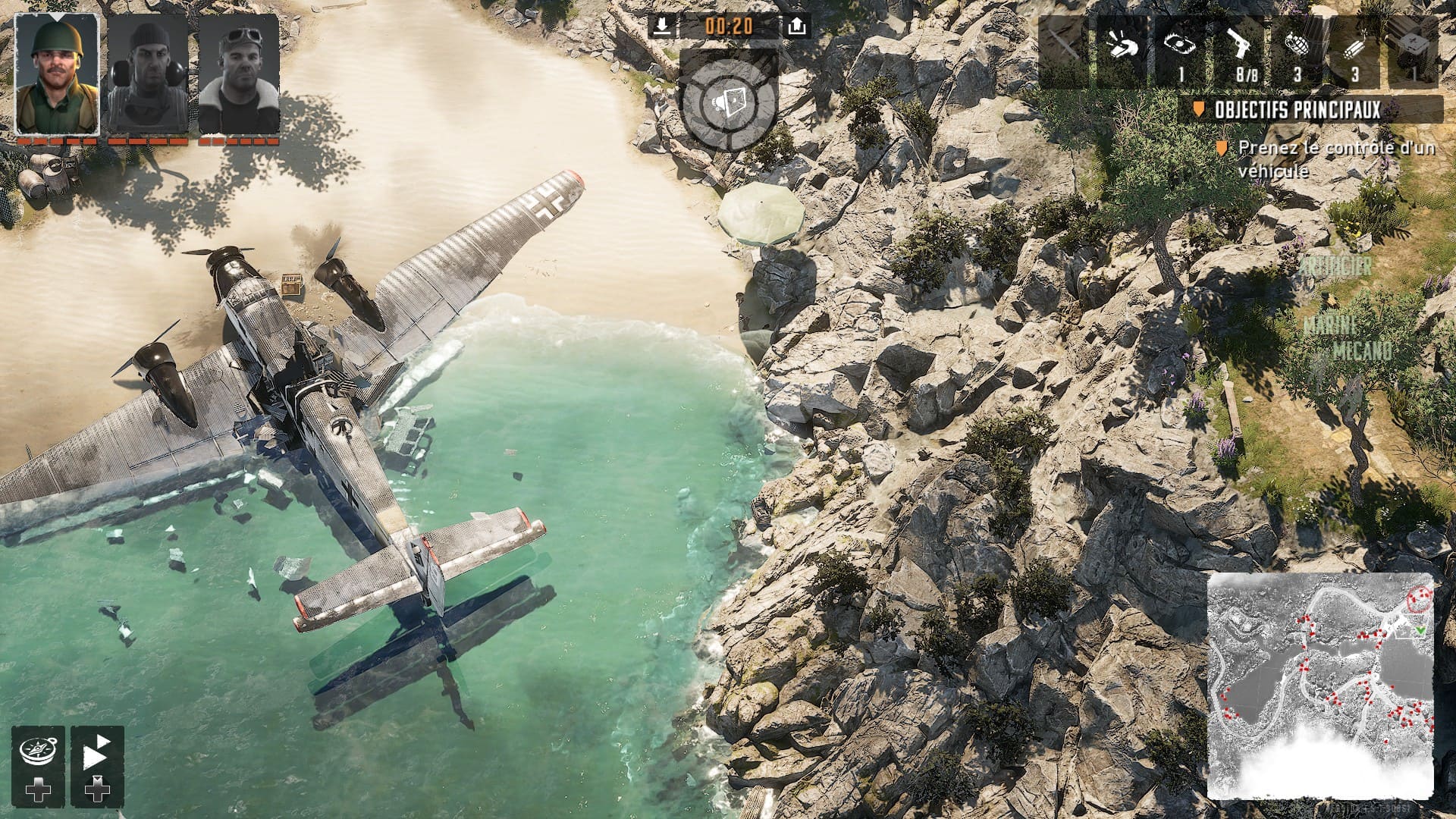The width and height of the screenshot is (1456, 819).
Task: Click the speaker noise indicator circle
Action: click(730, 102)
